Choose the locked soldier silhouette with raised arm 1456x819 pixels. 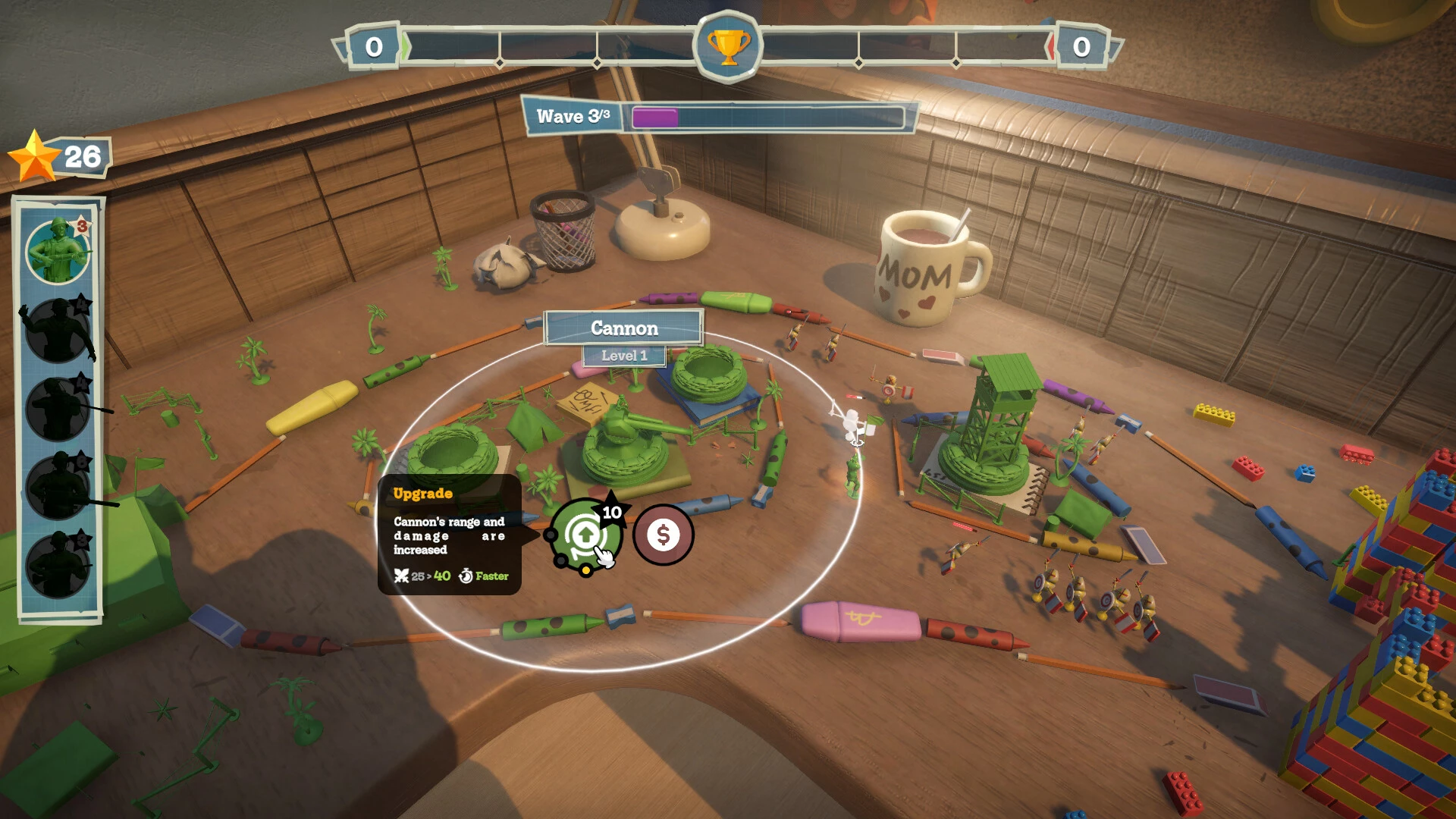(58, 331)
